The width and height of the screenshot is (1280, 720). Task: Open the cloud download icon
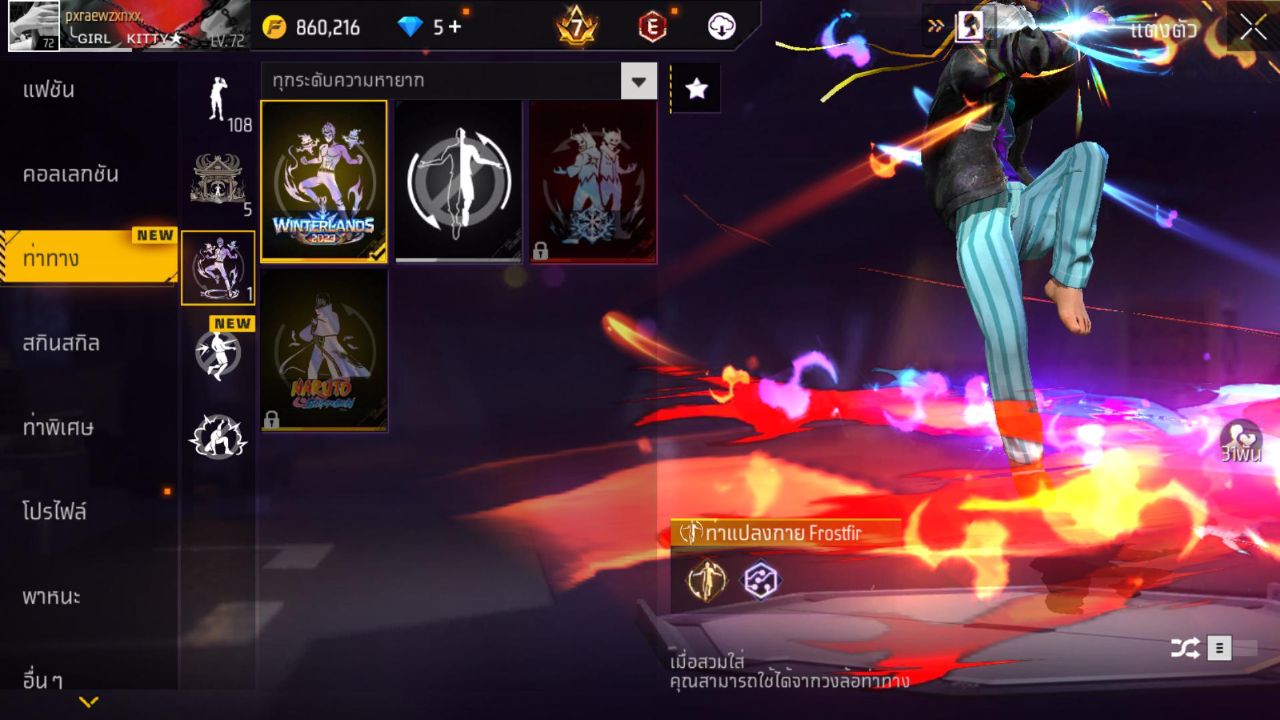(x=721, y=27)
